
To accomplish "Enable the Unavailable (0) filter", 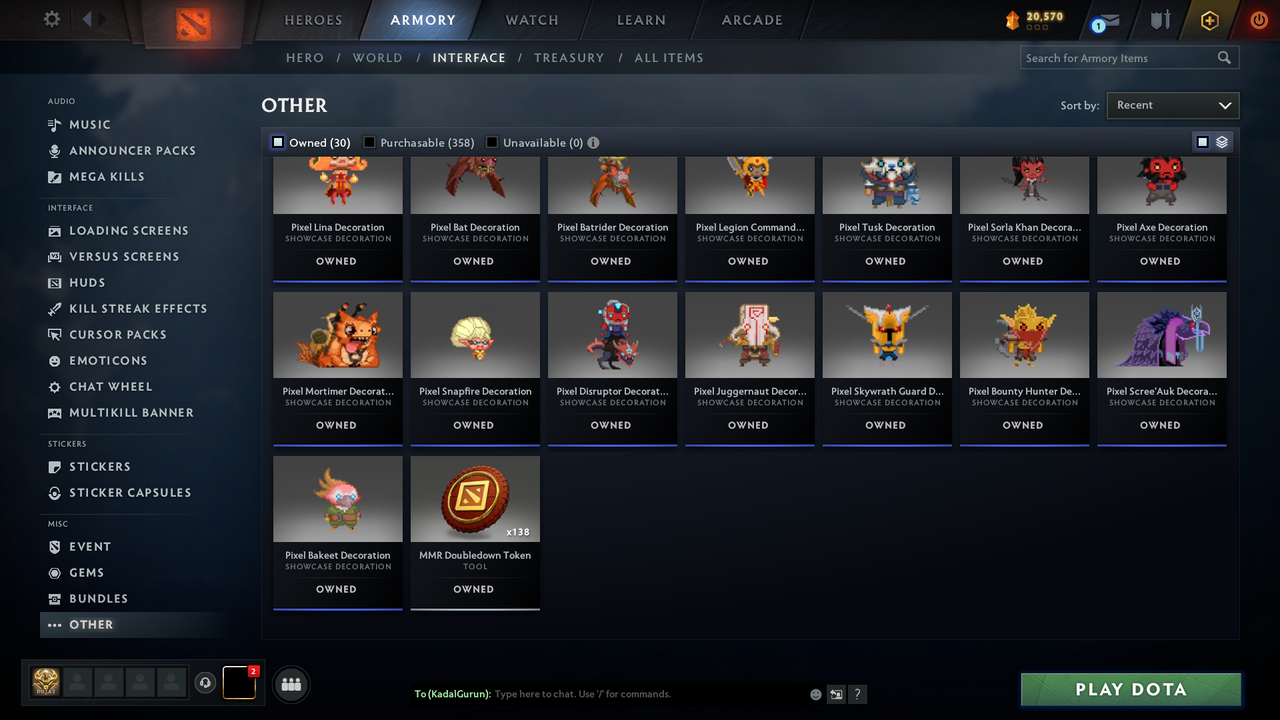I will pyautogui.click(x=491, y=142).
